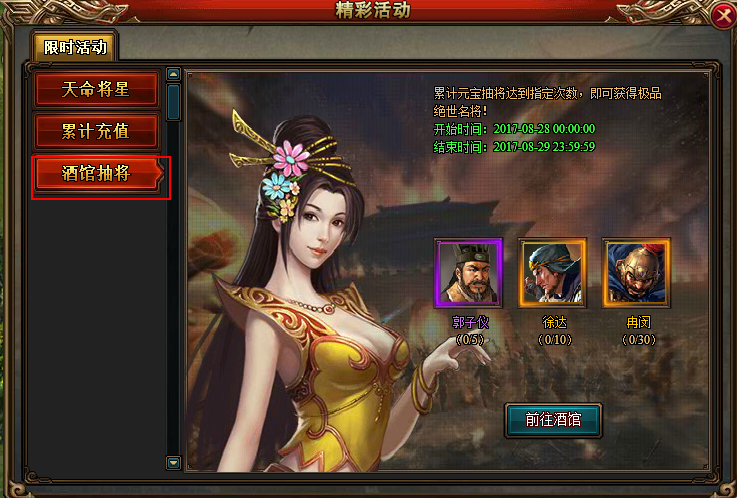Click the 前往酒馆 button
This screenshot has height=498, width=737.
pos(553,420)
